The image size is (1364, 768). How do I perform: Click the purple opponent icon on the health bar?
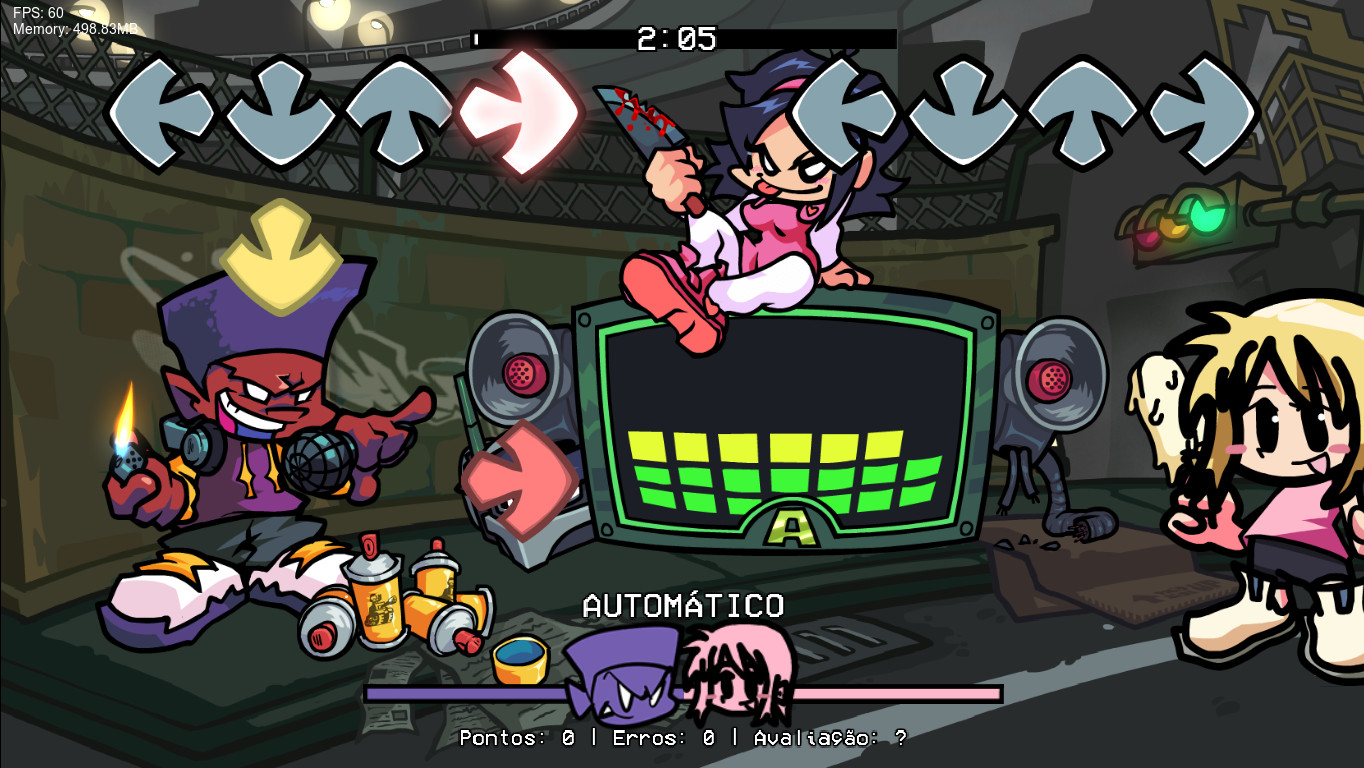[620, 672]
